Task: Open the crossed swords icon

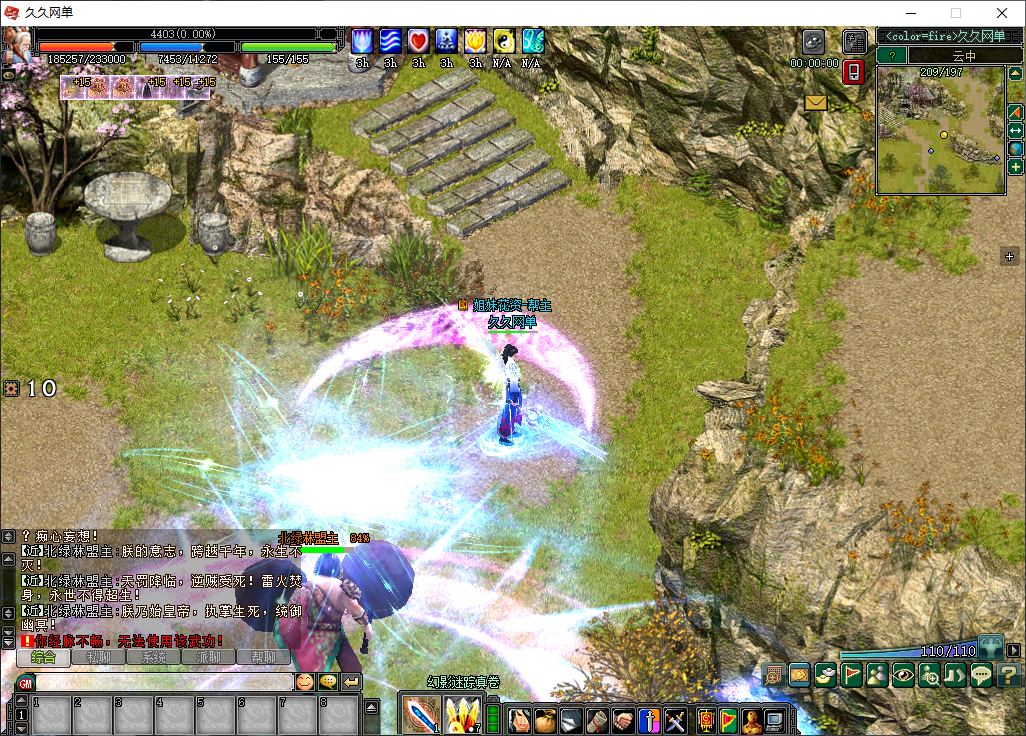Action: click(x=675, y=719)
